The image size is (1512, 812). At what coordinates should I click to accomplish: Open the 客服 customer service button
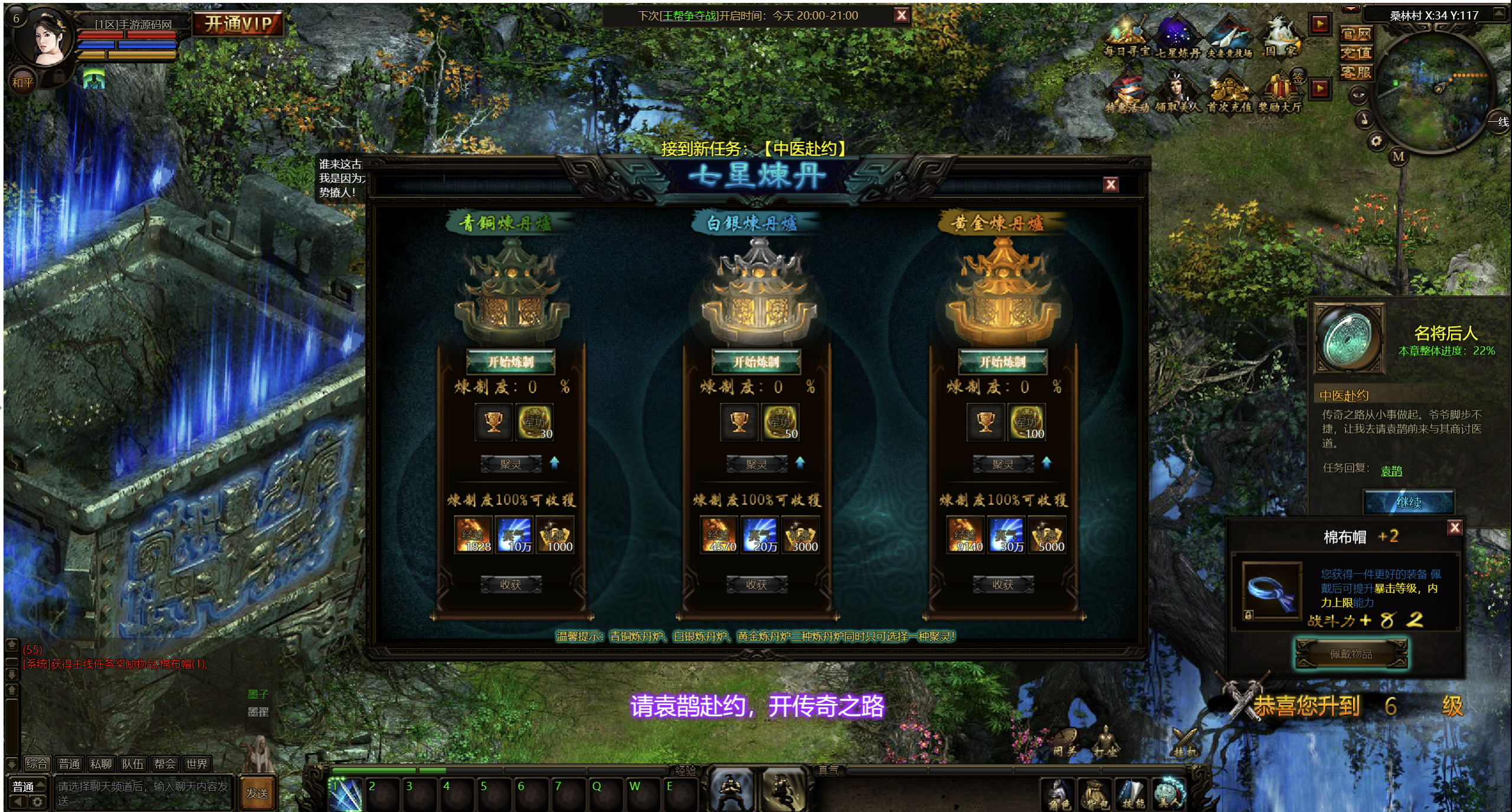click(1355, 73)
